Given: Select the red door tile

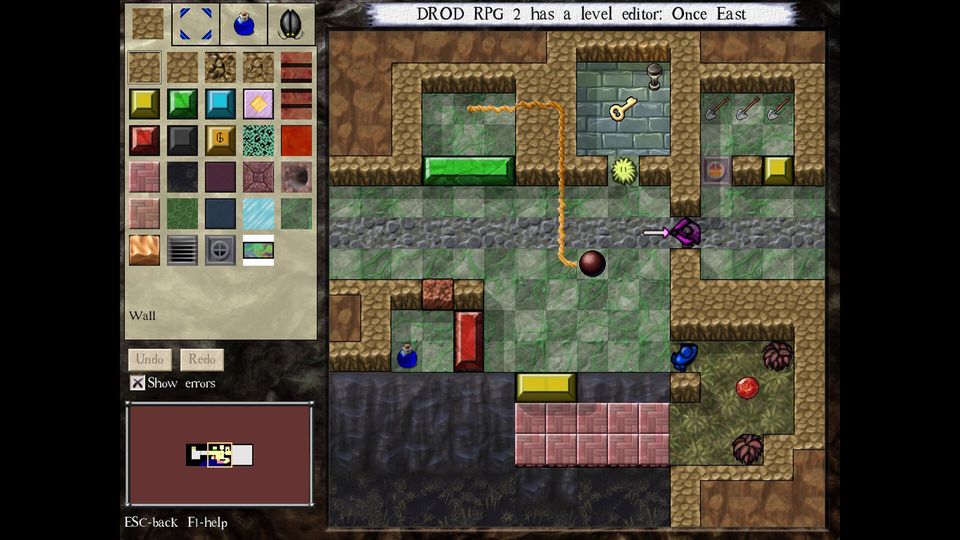Looking at the screenshot, I should 144,140.
